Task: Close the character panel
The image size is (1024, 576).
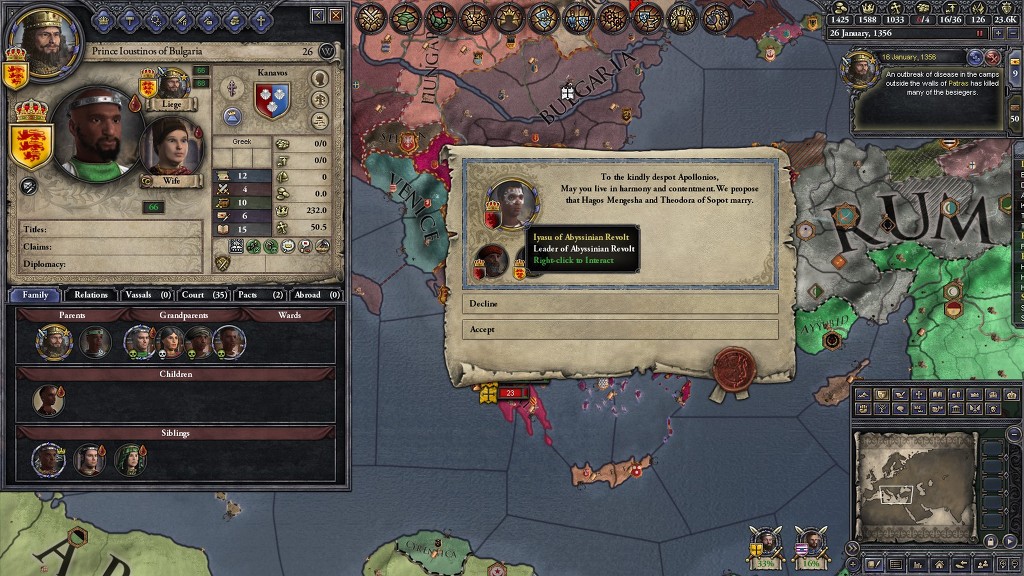Action: [337, 16]
